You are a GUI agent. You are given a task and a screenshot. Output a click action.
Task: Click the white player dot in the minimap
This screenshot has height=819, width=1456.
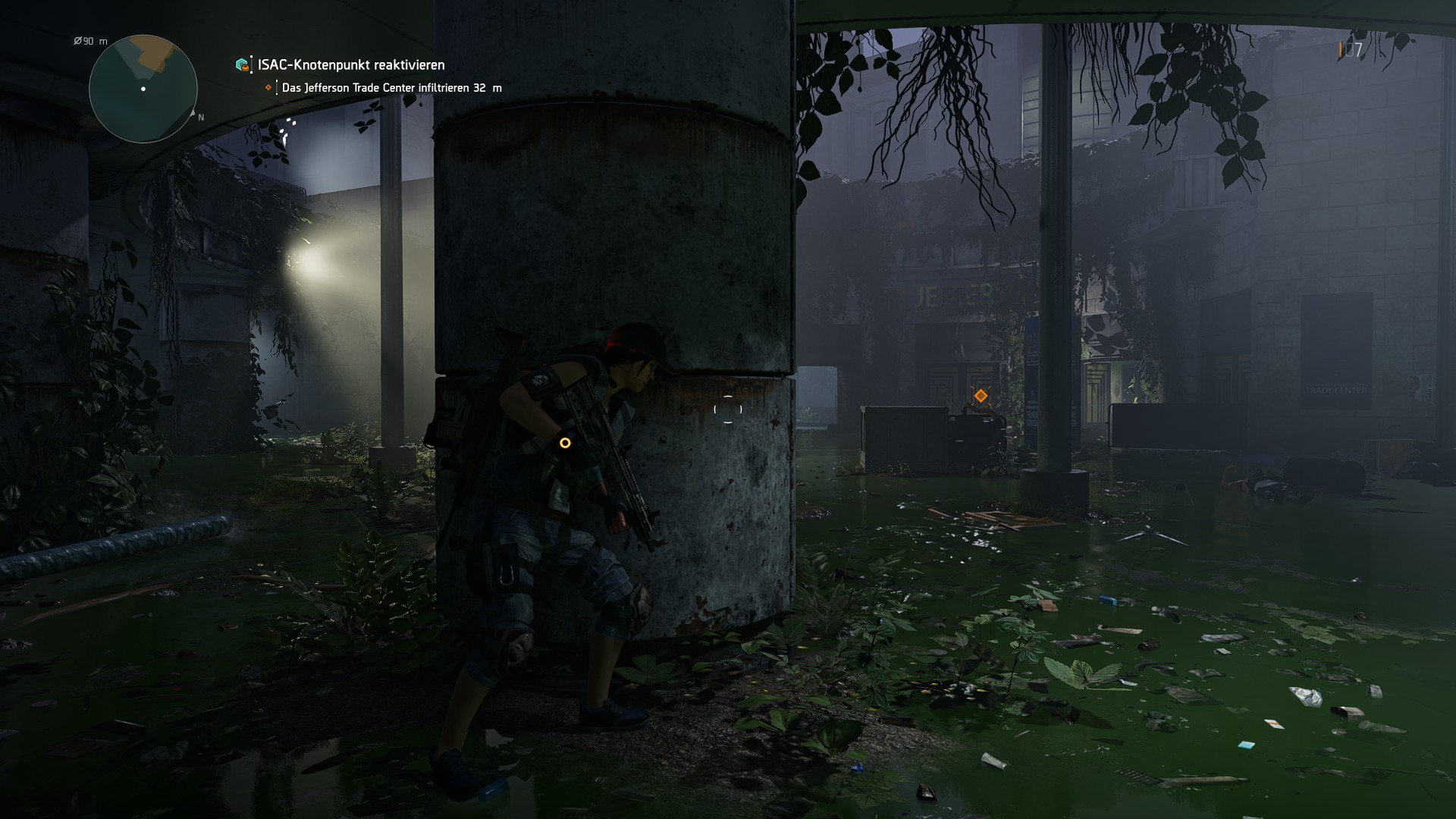click(143, 89)
